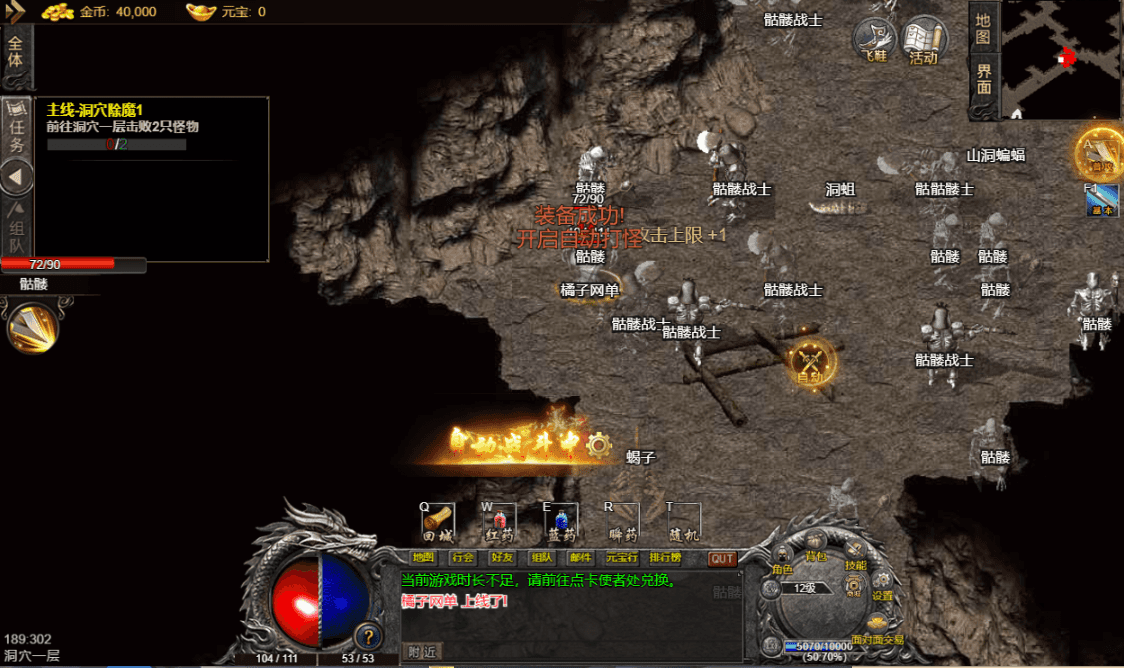
Task: Open the 活动 events scroll
Action: point(924,42)
